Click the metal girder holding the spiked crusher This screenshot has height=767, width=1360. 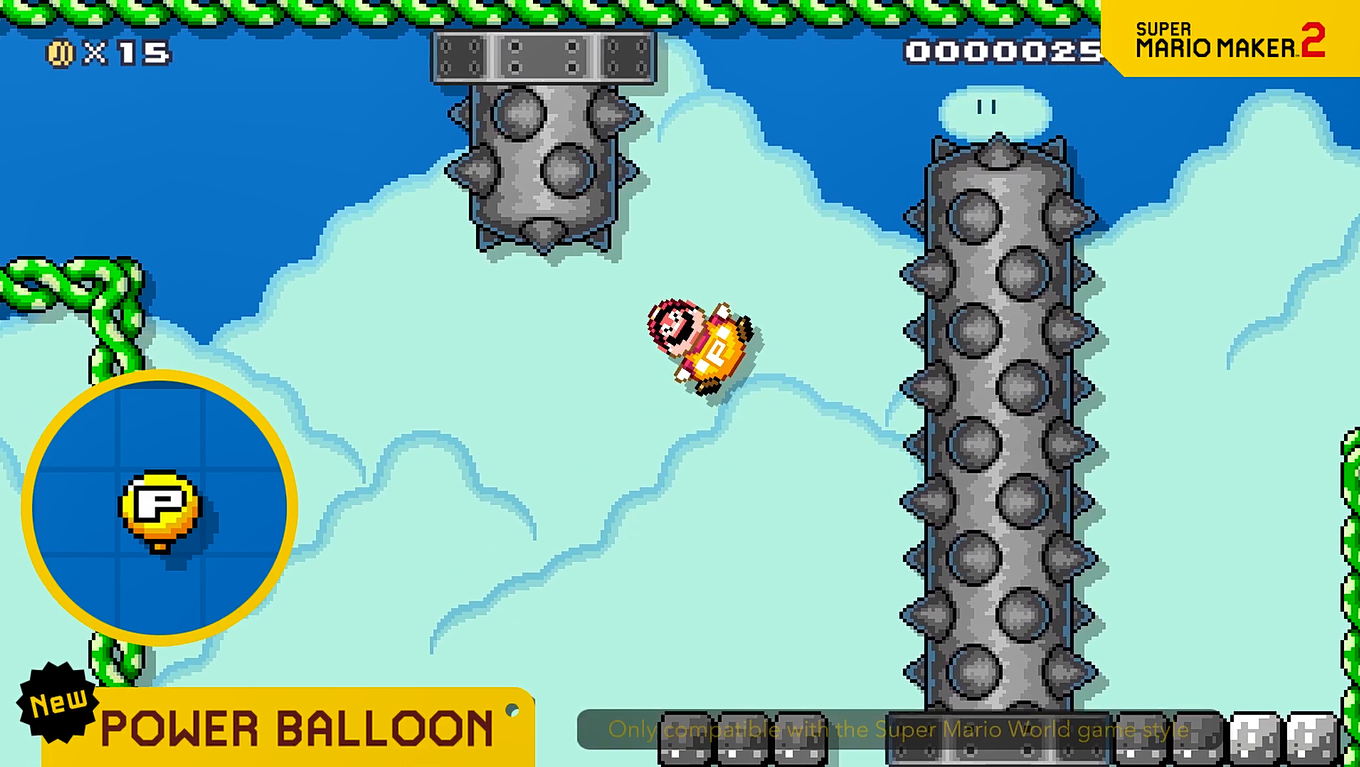(543, 55)
